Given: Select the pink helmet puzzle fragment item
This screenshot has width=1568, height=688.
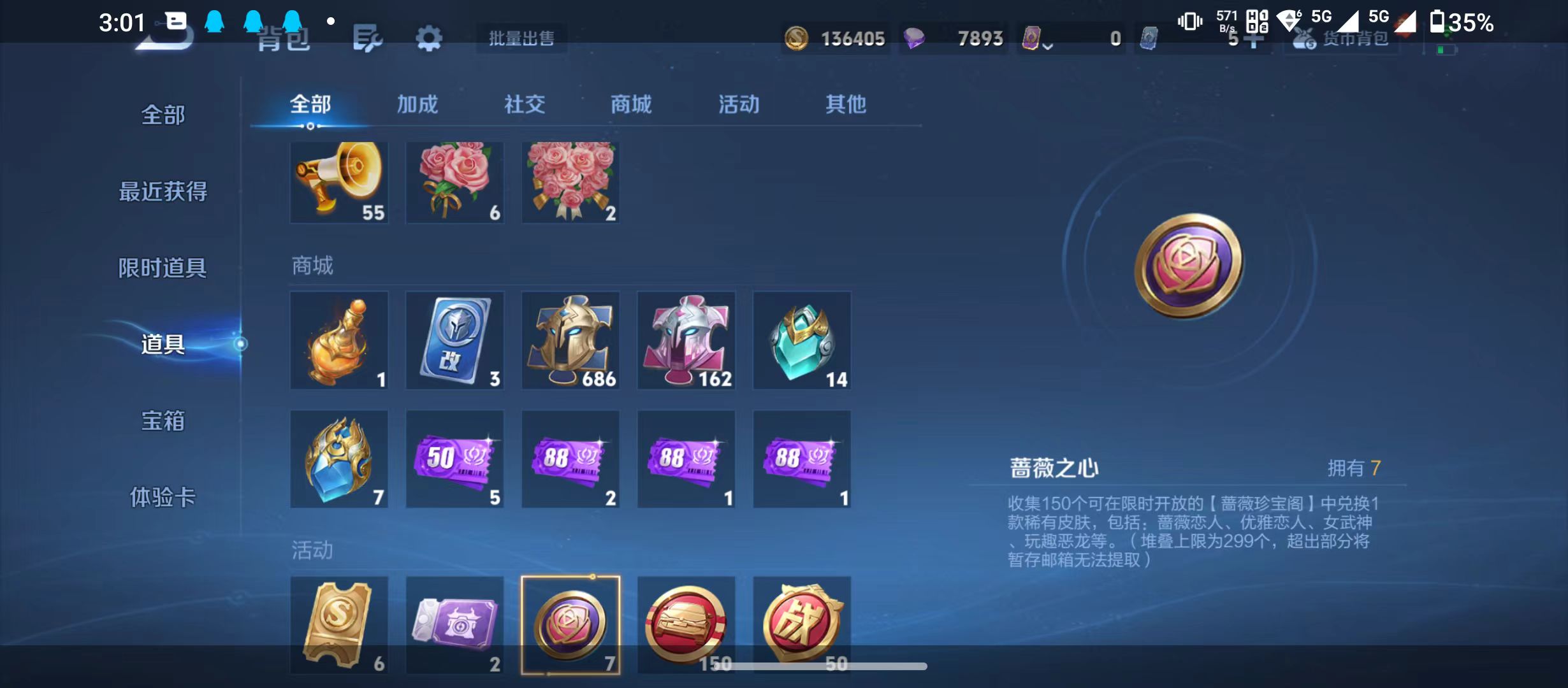Looking at the screenshot, I should (686, 341).
